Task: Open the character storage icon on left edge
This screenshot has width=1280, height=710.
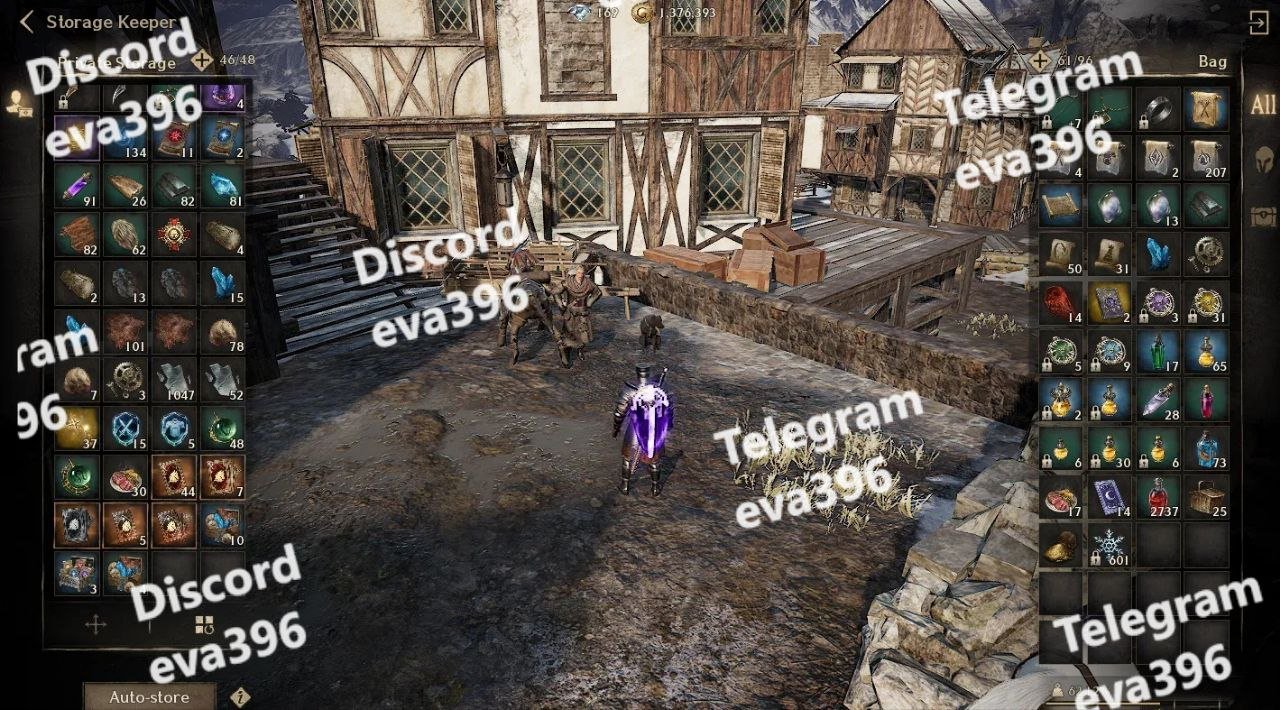Action: (x=17, y=100)
